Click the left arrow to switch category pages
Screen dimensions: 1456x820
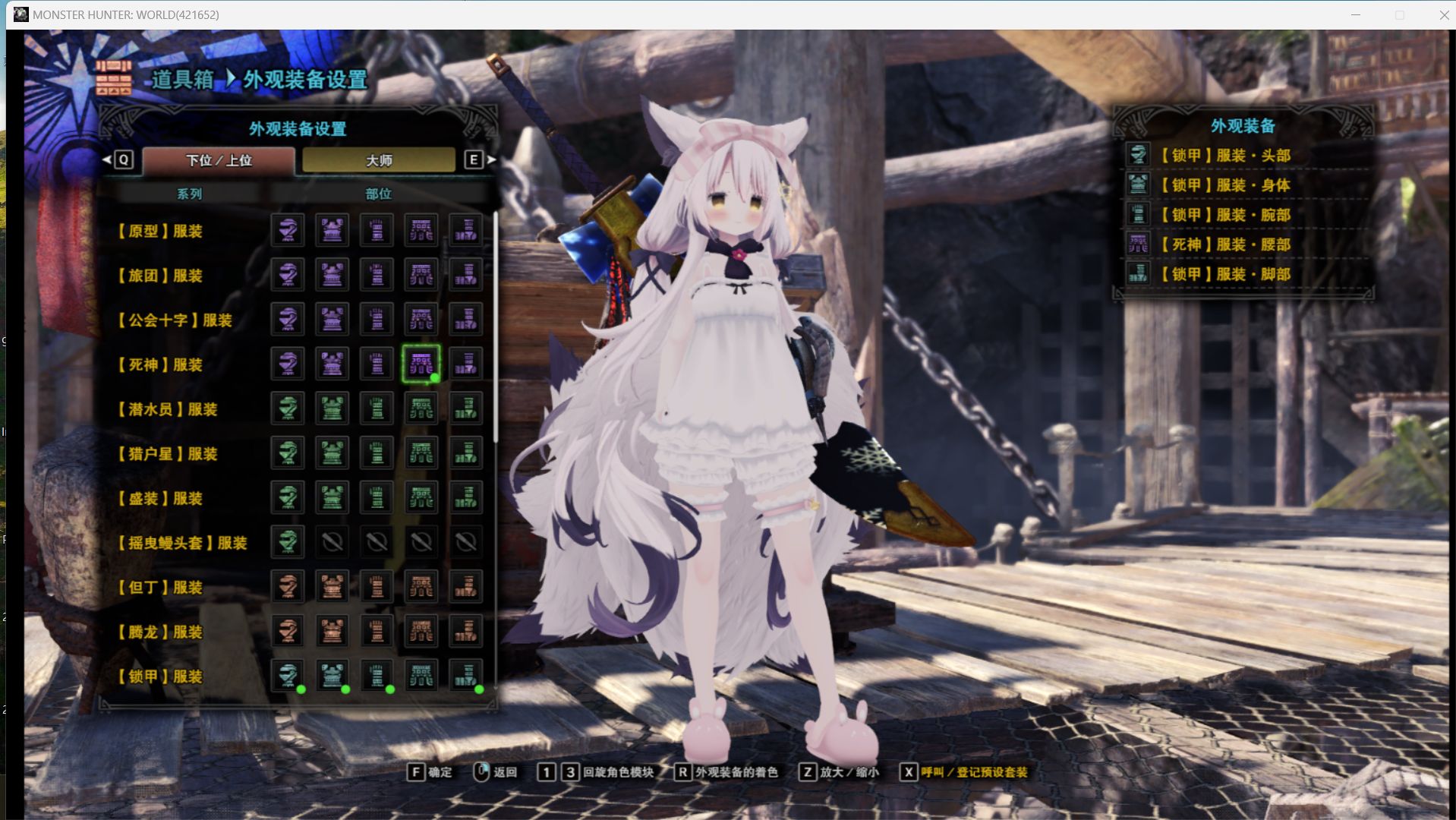pos(106,160)
